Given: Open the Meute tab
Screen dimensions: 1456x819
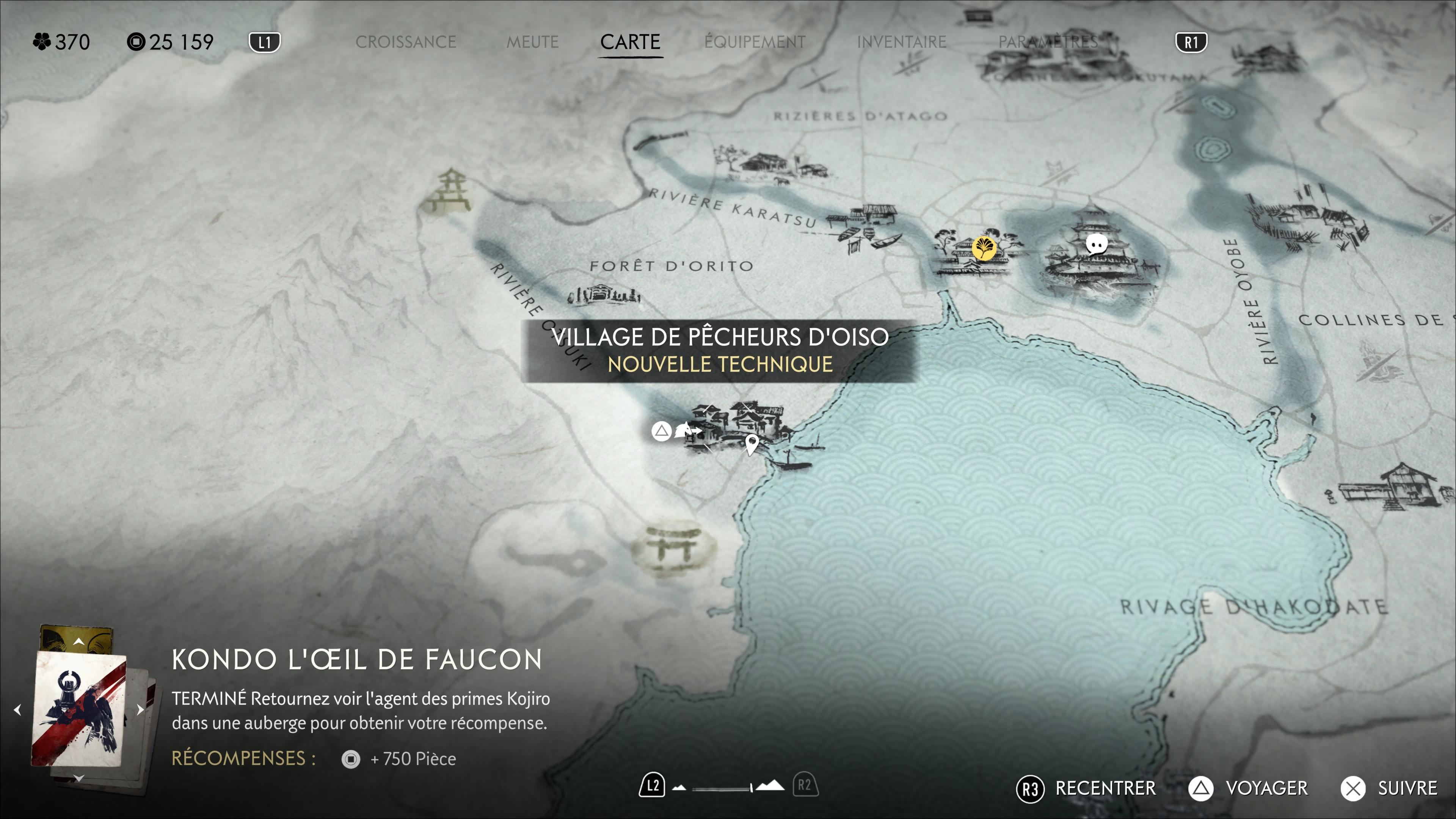Looking at the screenshot, I should [532, 42].
